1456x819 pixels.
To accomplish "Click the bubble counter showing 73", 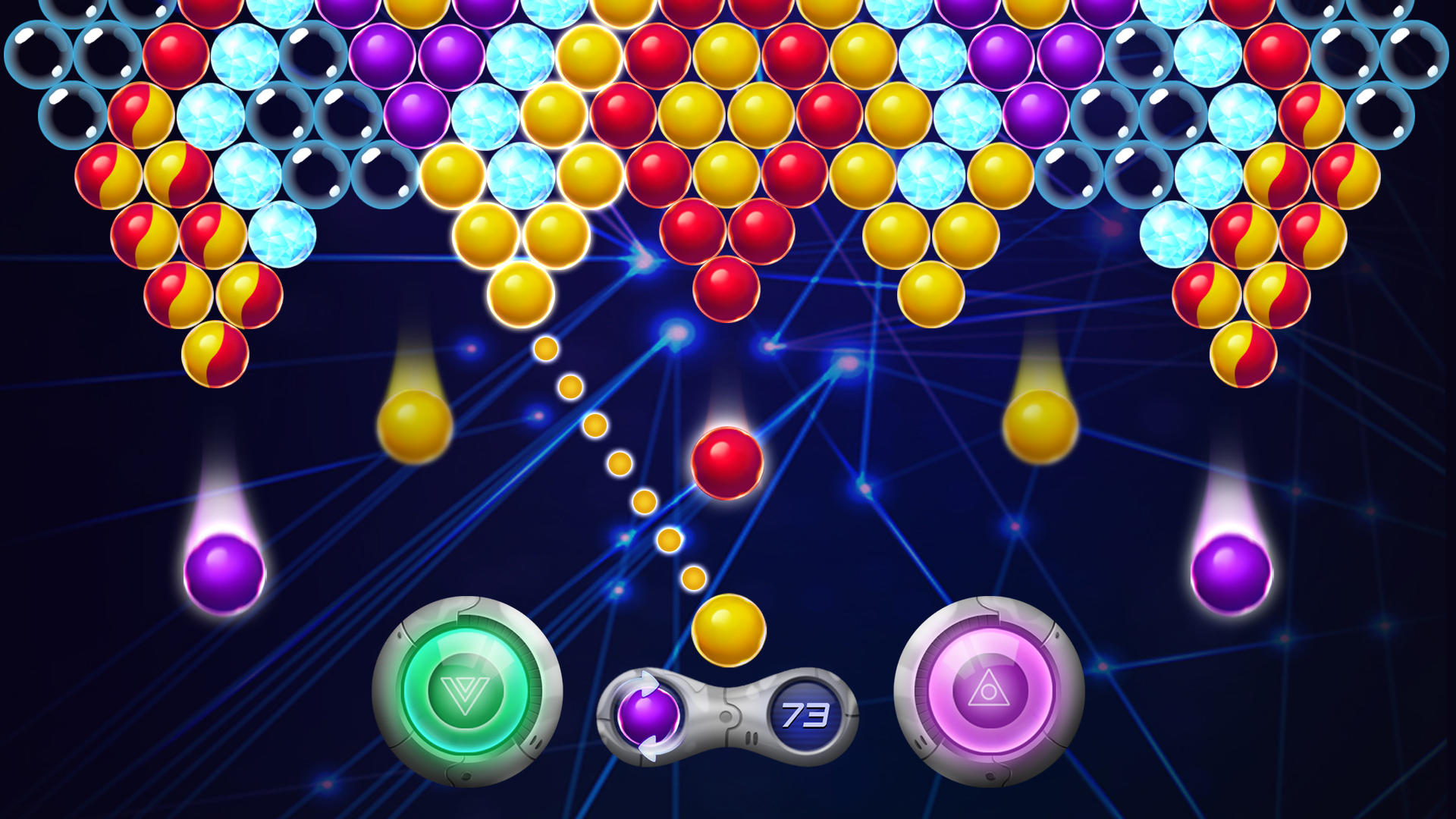I will tap(808, 714).
